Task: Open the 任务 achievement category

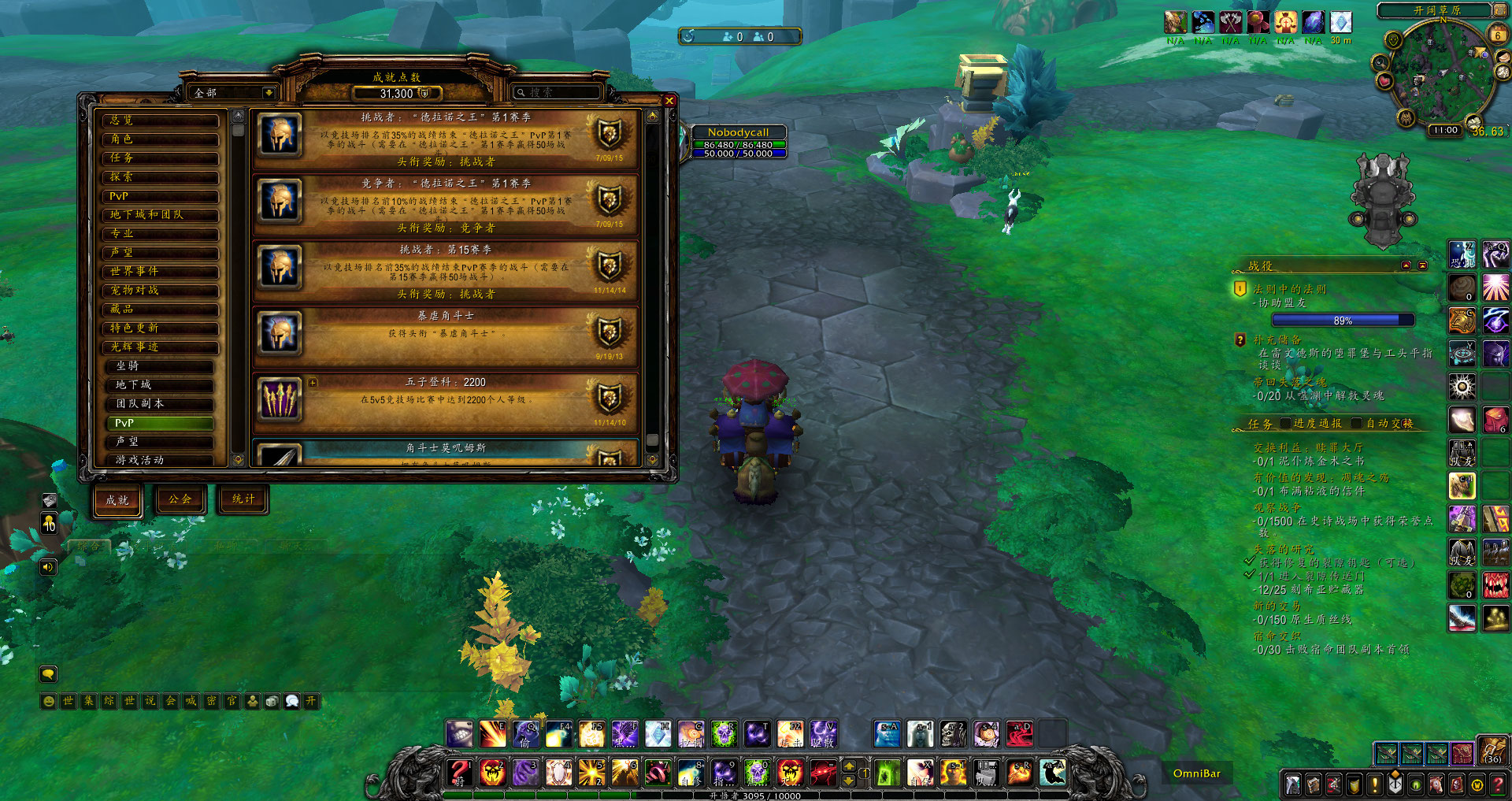Action: coord(161,158)
